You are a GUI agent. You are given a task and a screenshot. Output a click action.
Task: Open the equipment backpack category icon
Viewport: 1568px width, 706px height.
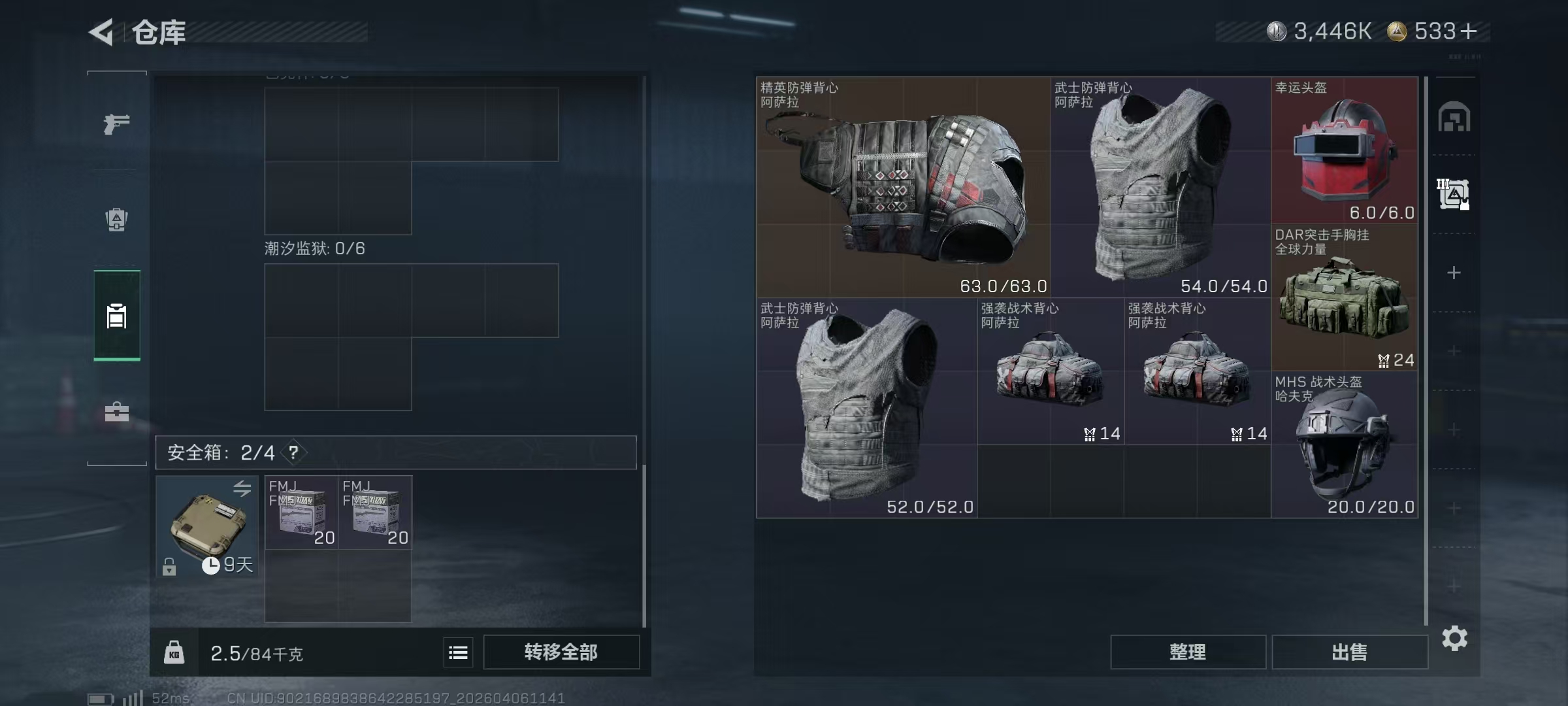[x=116, y=219]
